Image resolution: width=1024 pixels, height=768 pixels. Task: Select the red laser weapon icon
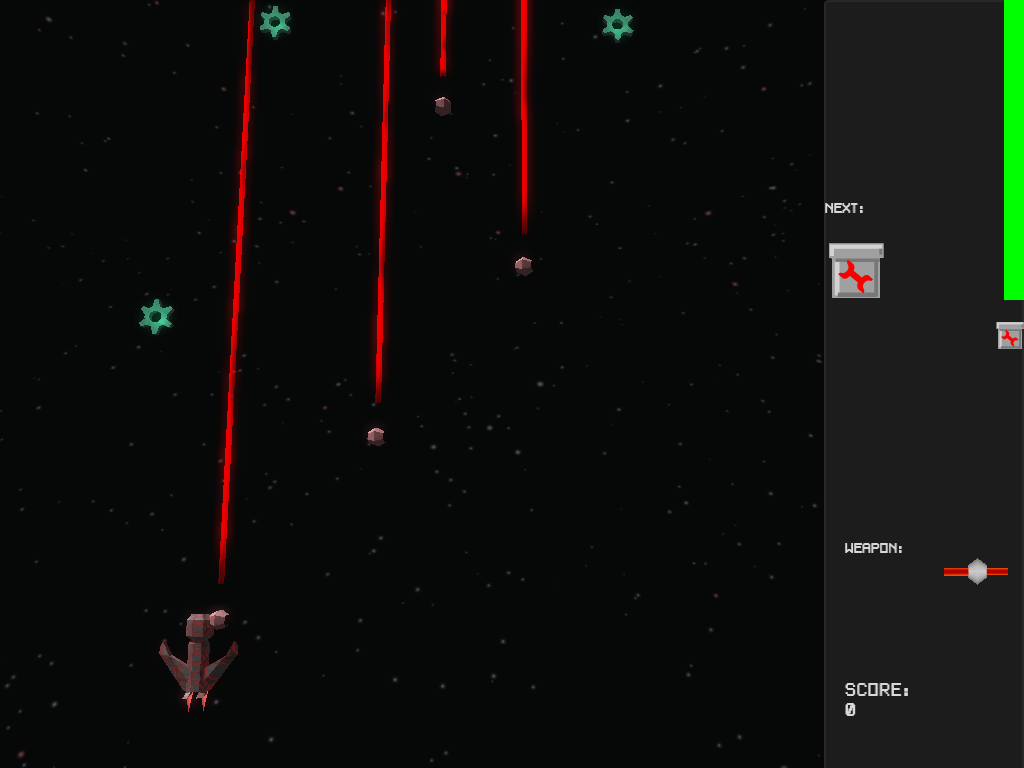(x=976, y=571)
